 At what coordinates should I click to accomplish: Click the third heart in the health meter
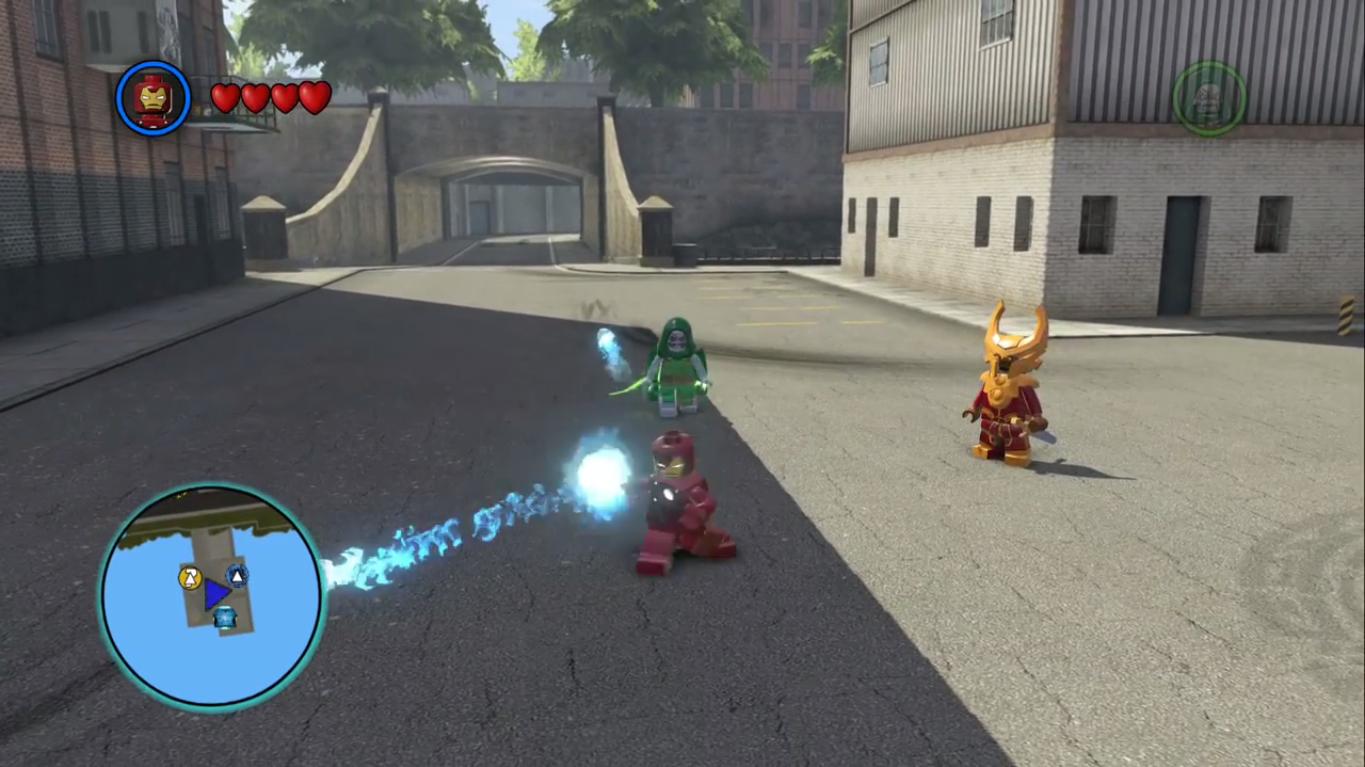click(284, 98)
